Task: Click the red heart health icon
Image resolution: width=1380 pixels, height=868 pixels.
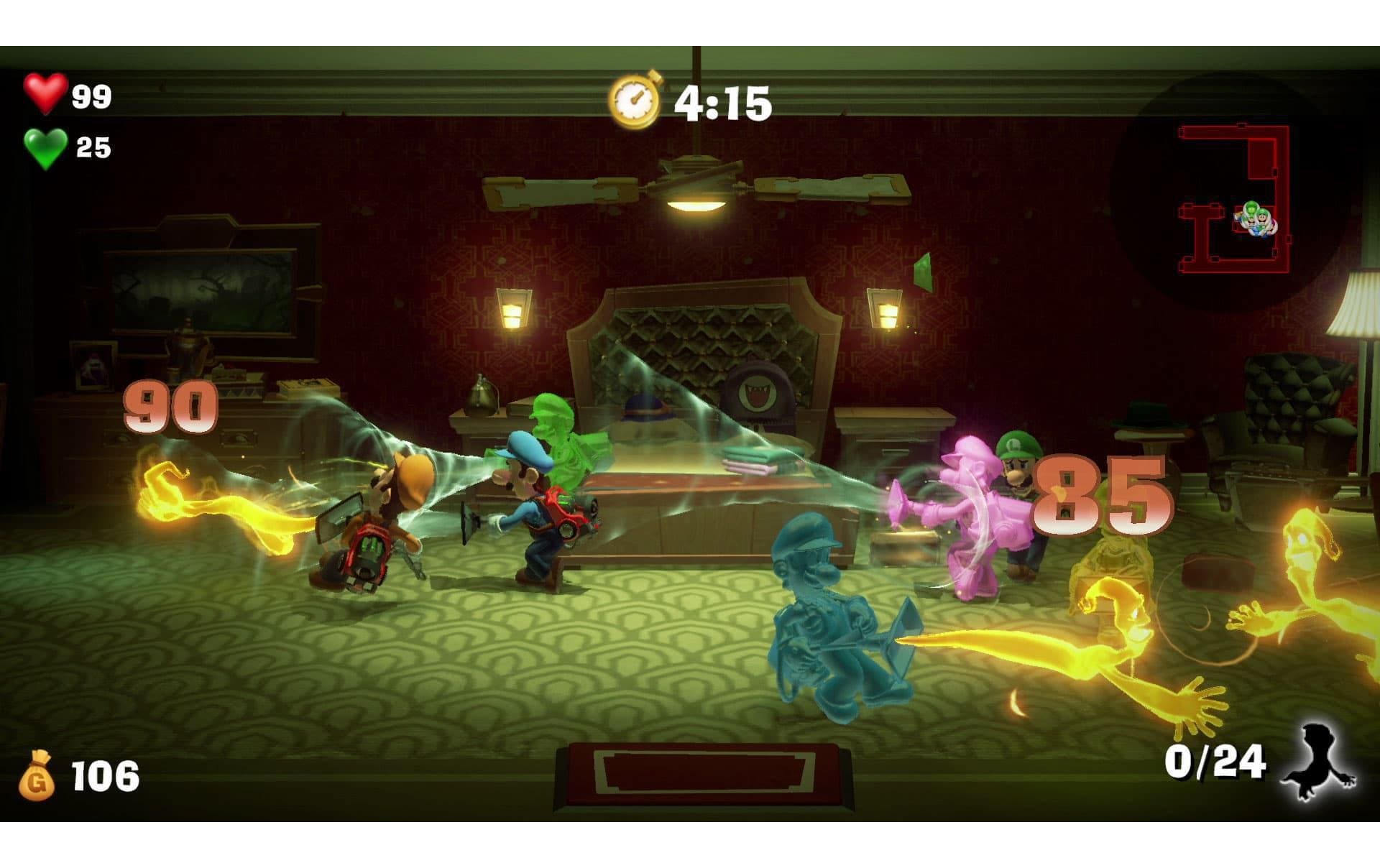Action: pyautogui.click(x=45, y=95)
